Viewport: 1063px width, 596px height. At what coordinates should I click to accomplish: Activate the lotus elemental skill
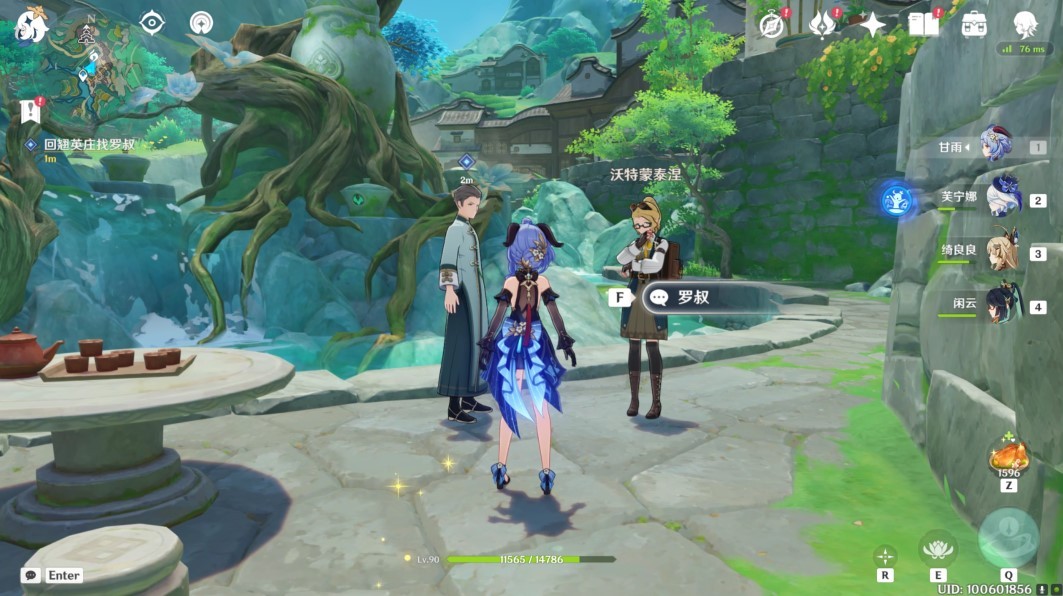point(938,549)
